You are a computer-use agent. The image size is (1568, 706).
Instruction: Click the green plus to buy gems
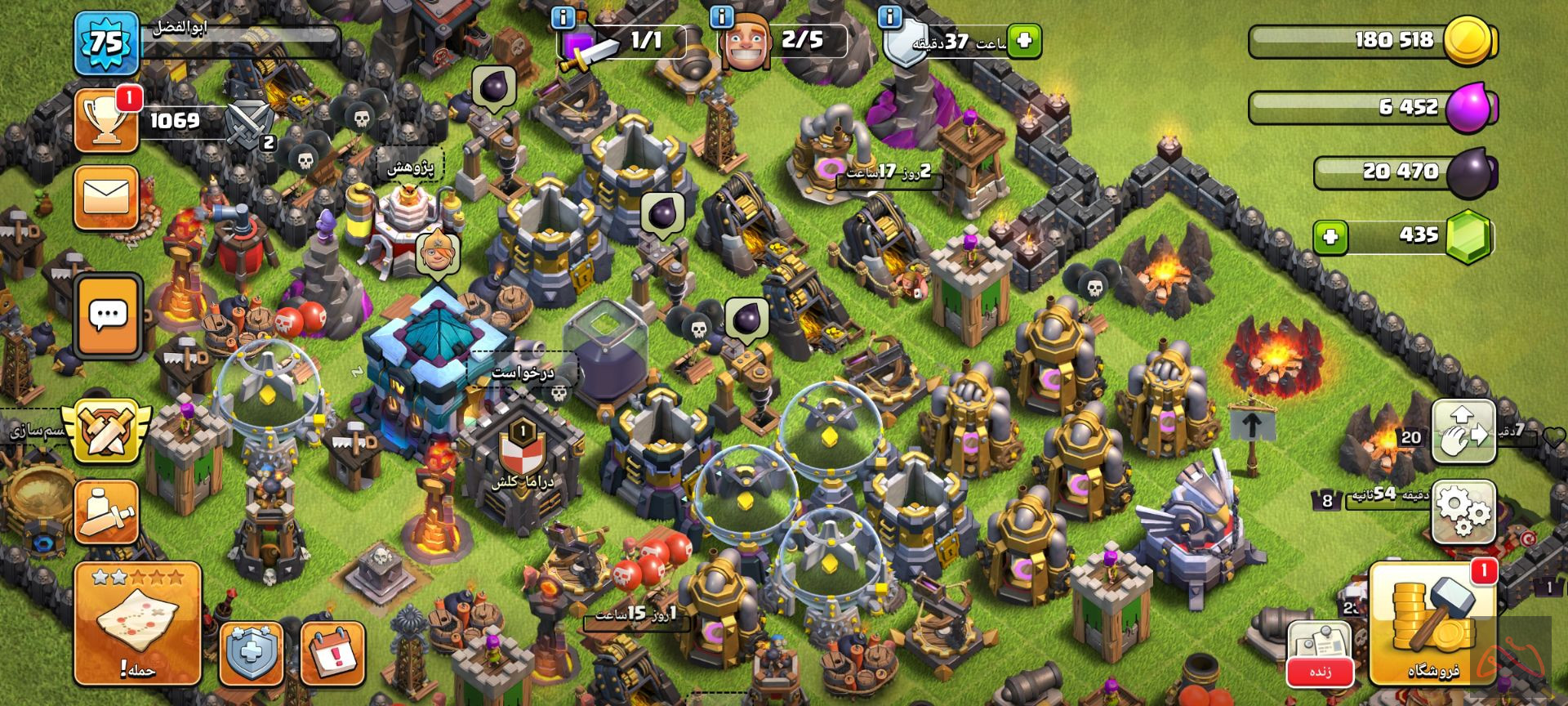pyautogui.click(x=1330, y=237)
